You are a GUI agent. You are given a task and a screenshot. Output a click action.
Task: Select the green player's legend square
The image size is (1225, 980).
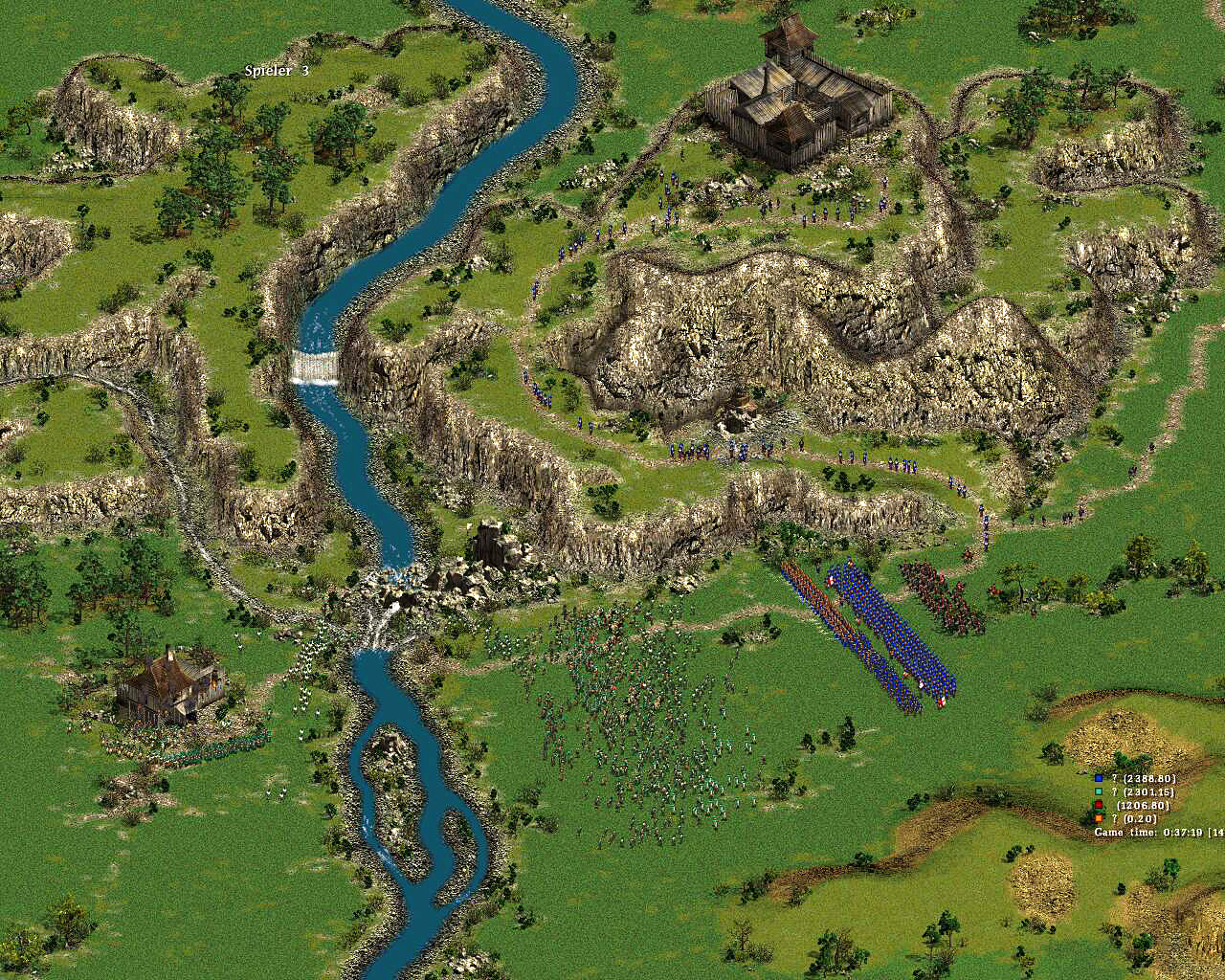[x=1098, y=791]
